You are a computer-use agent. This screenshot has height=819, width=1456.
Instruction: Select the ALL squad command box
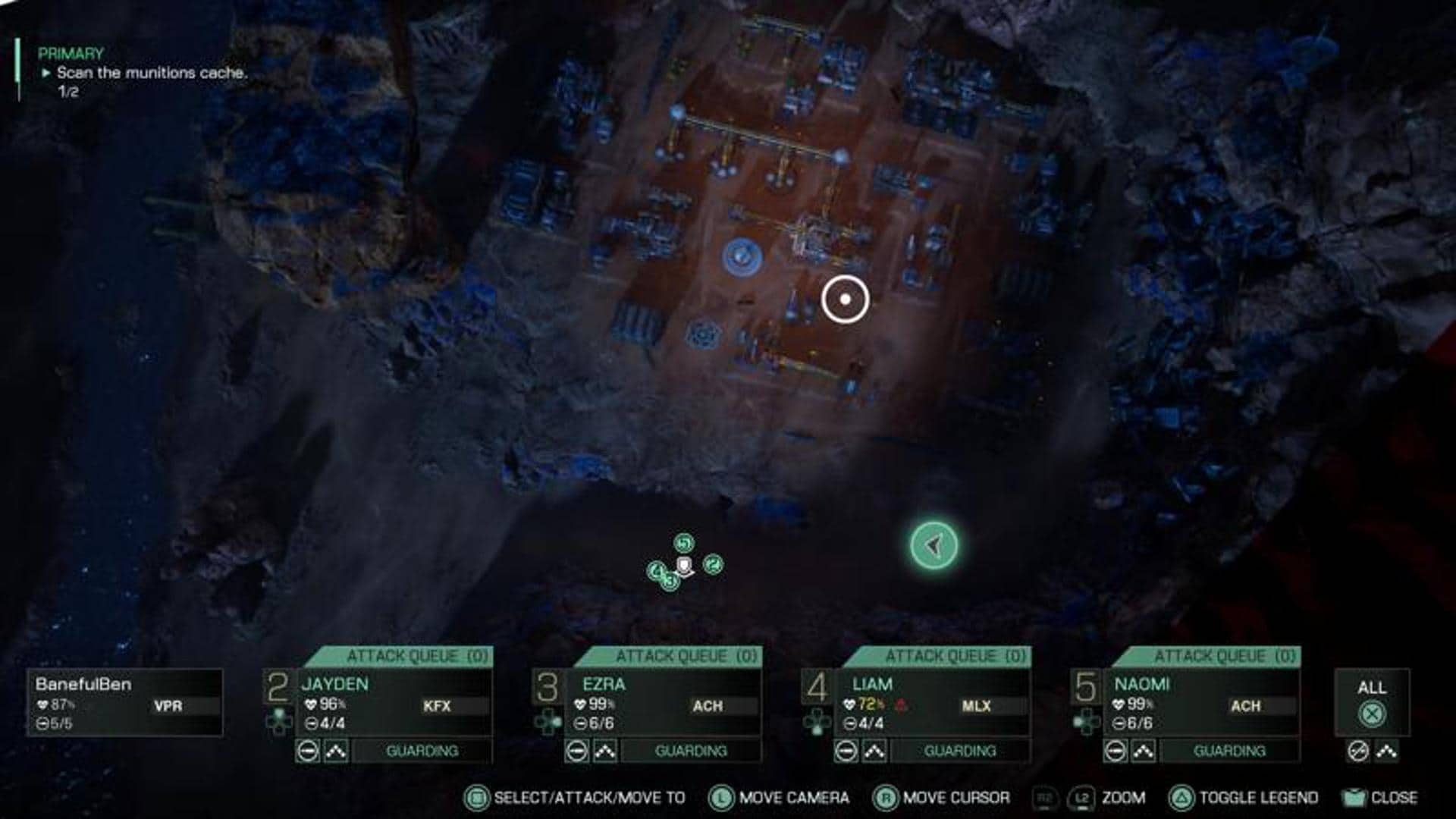point(1372,702)
